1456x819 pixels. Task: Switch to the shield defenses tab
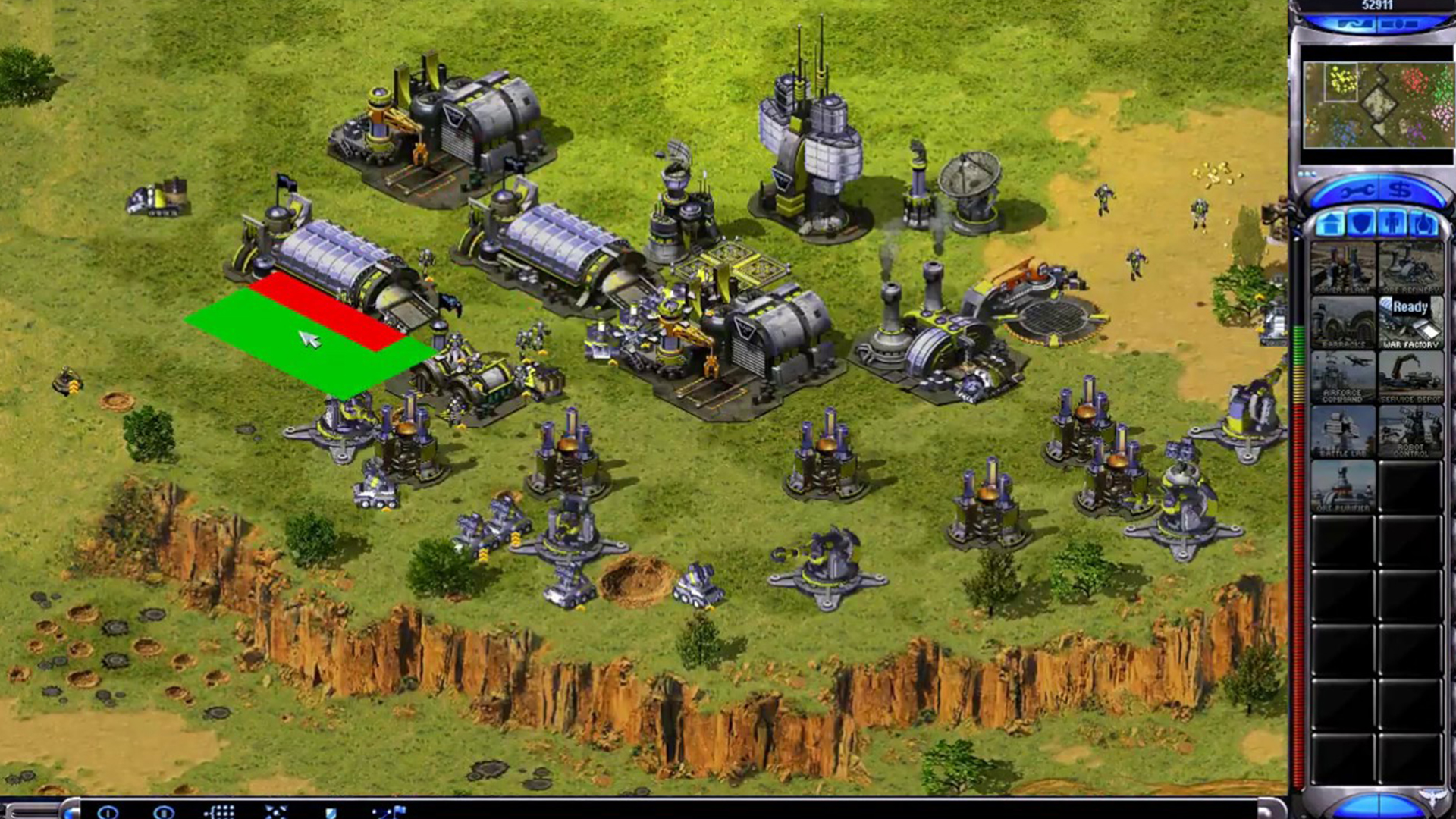pos(1363,224)
